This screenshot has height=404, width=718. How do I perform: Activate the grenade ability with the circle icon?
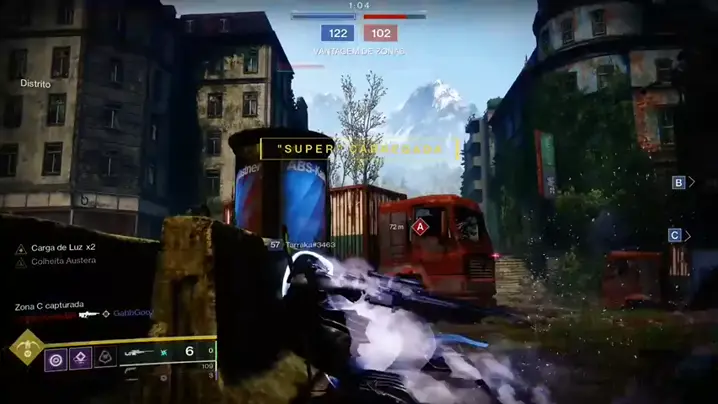(56, 357)
